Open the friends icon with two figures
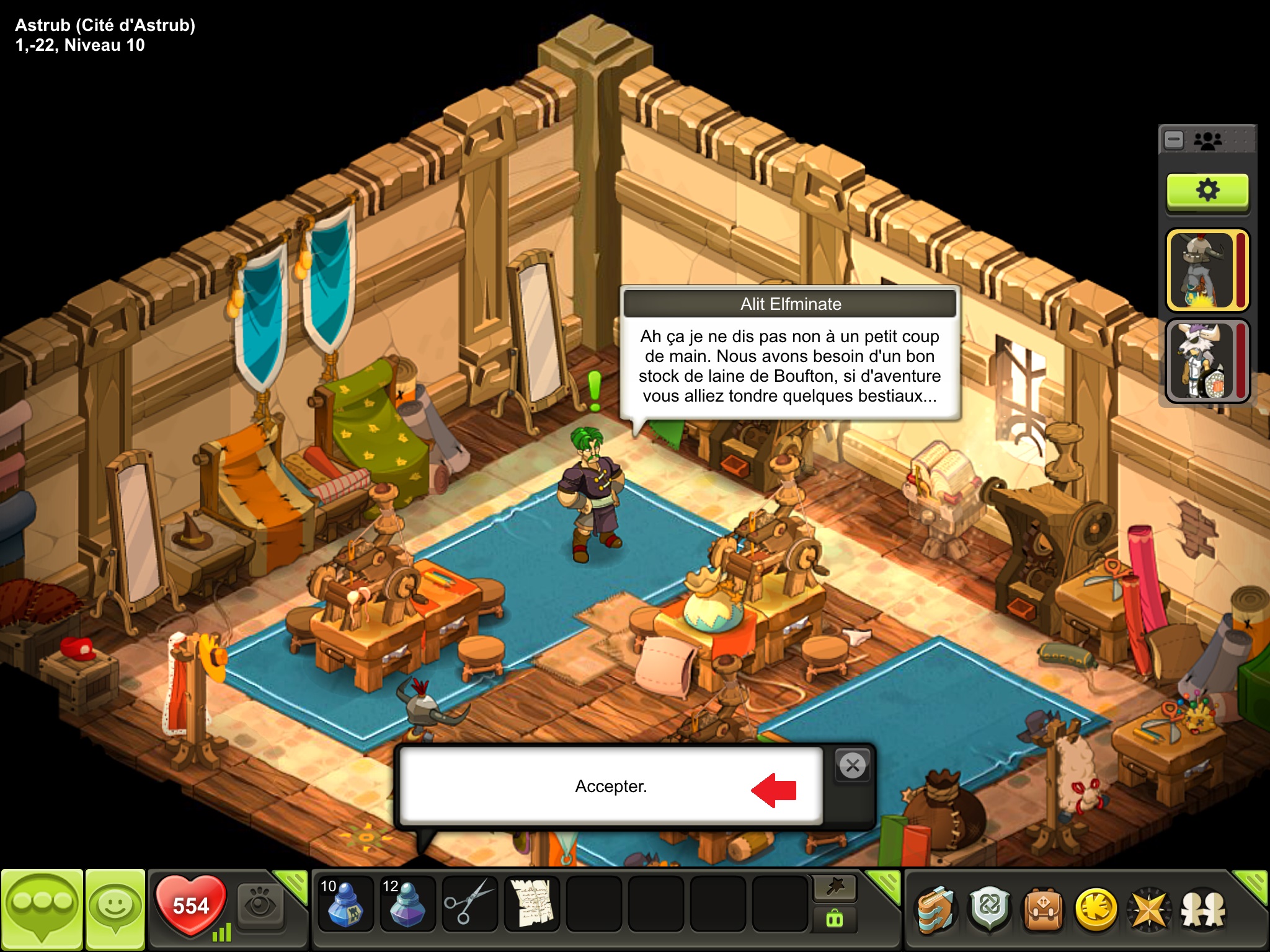Image resolution: width=1270 pixels, height=952 pixels. 1203,909
